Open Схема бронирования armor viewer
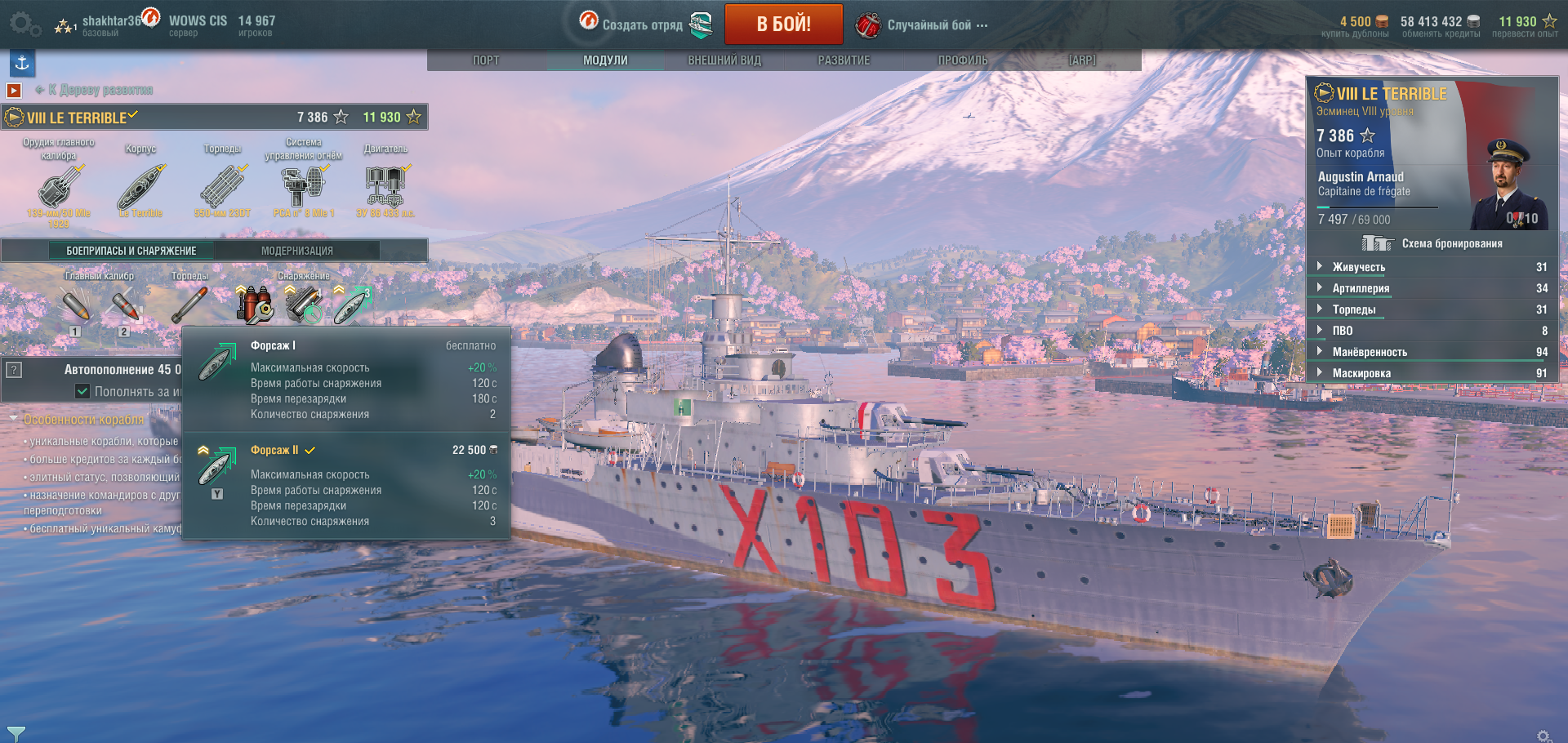Screen dimensions: 1568x743 pos(1434,243)
